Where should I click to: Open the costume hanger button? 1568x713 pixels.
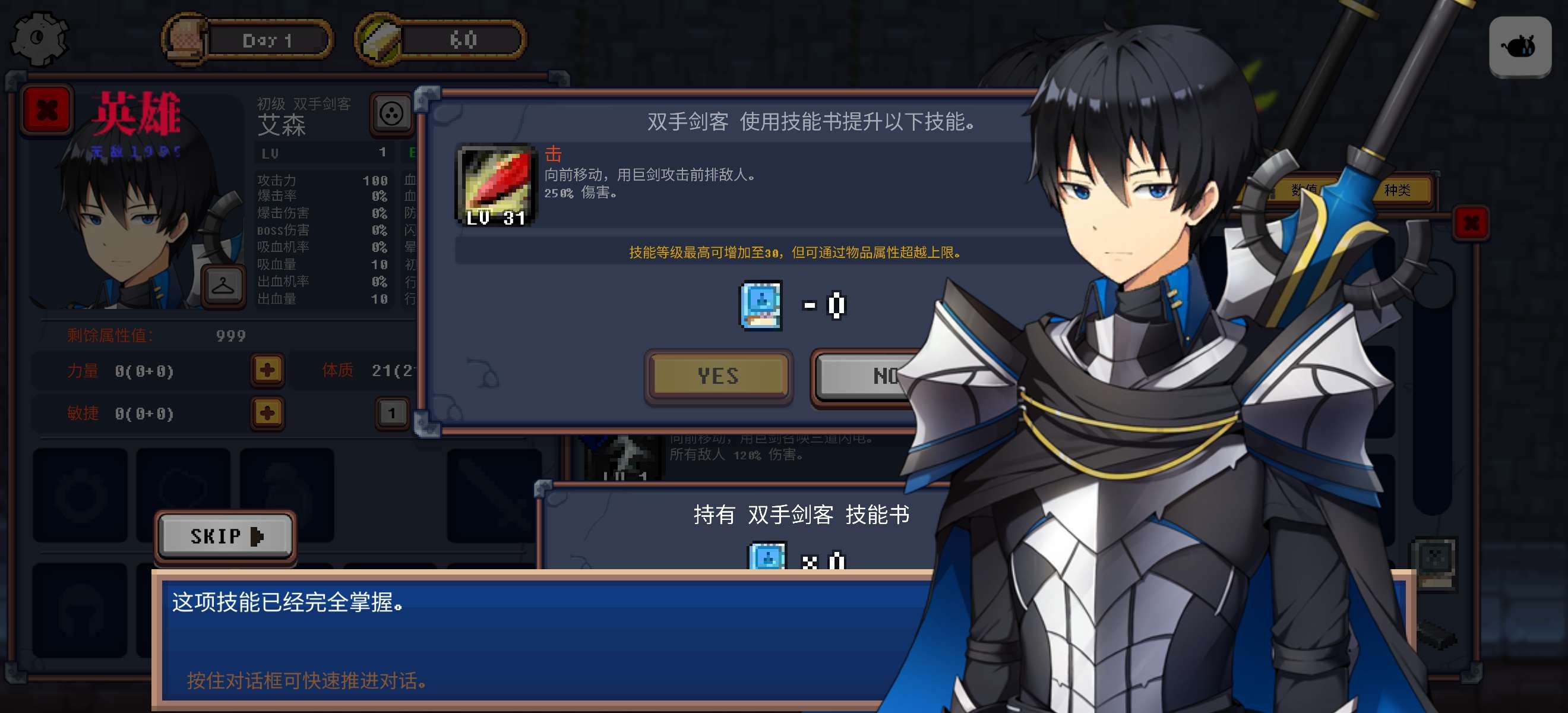(222, 285)
